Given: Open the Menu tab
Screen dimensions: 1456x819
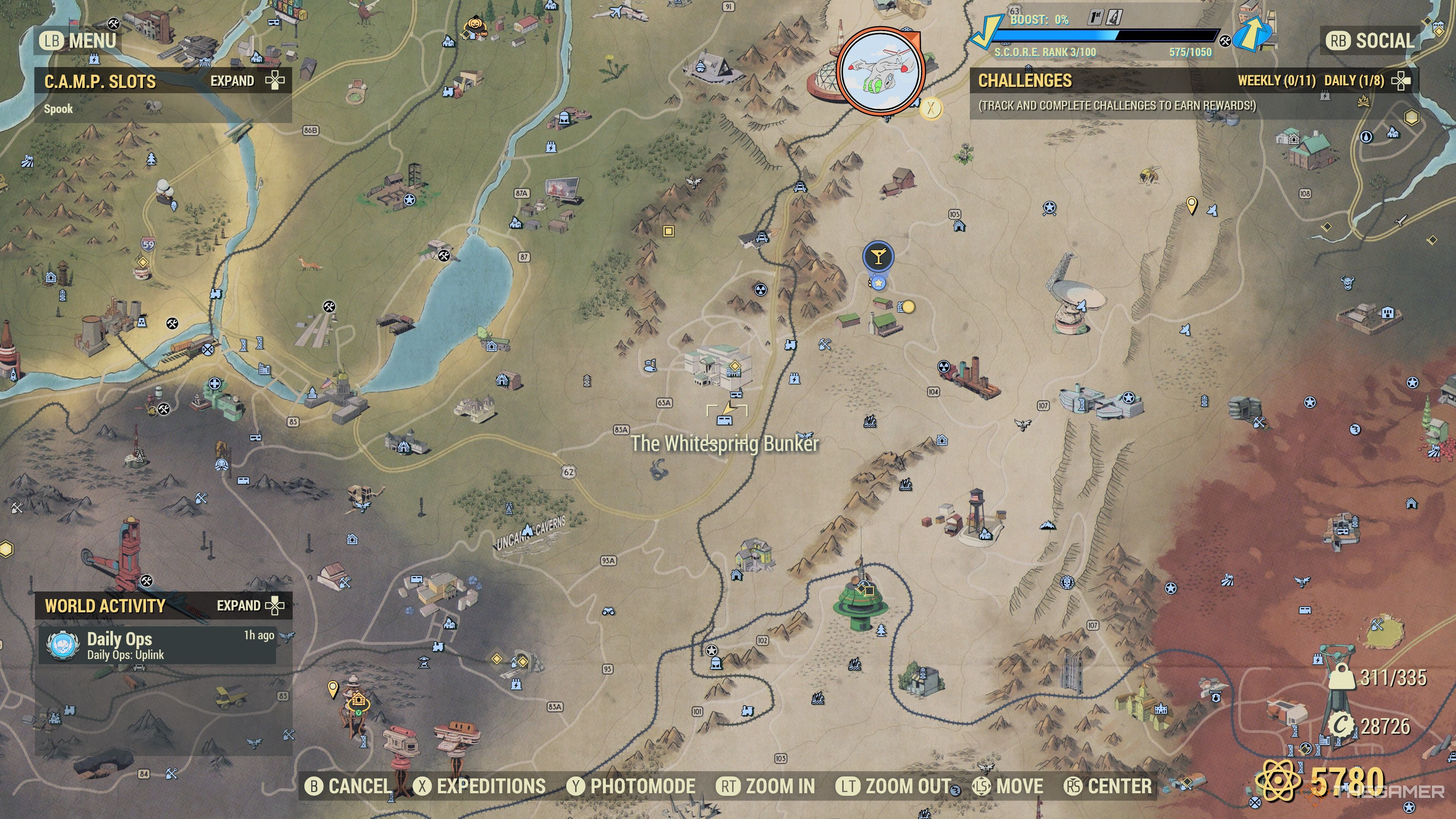Looking at the screenshot, I should point(78,41).
